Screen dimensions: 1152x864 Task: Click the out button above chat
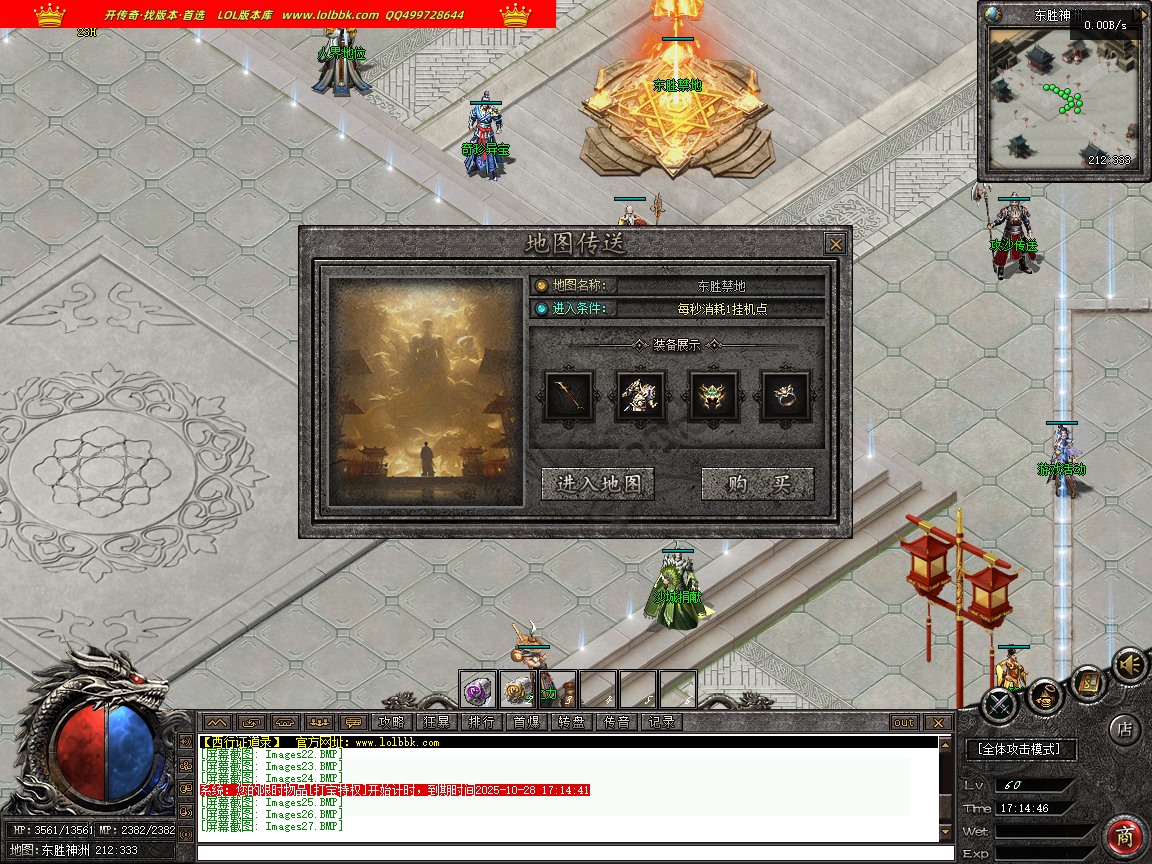point(903,722)
